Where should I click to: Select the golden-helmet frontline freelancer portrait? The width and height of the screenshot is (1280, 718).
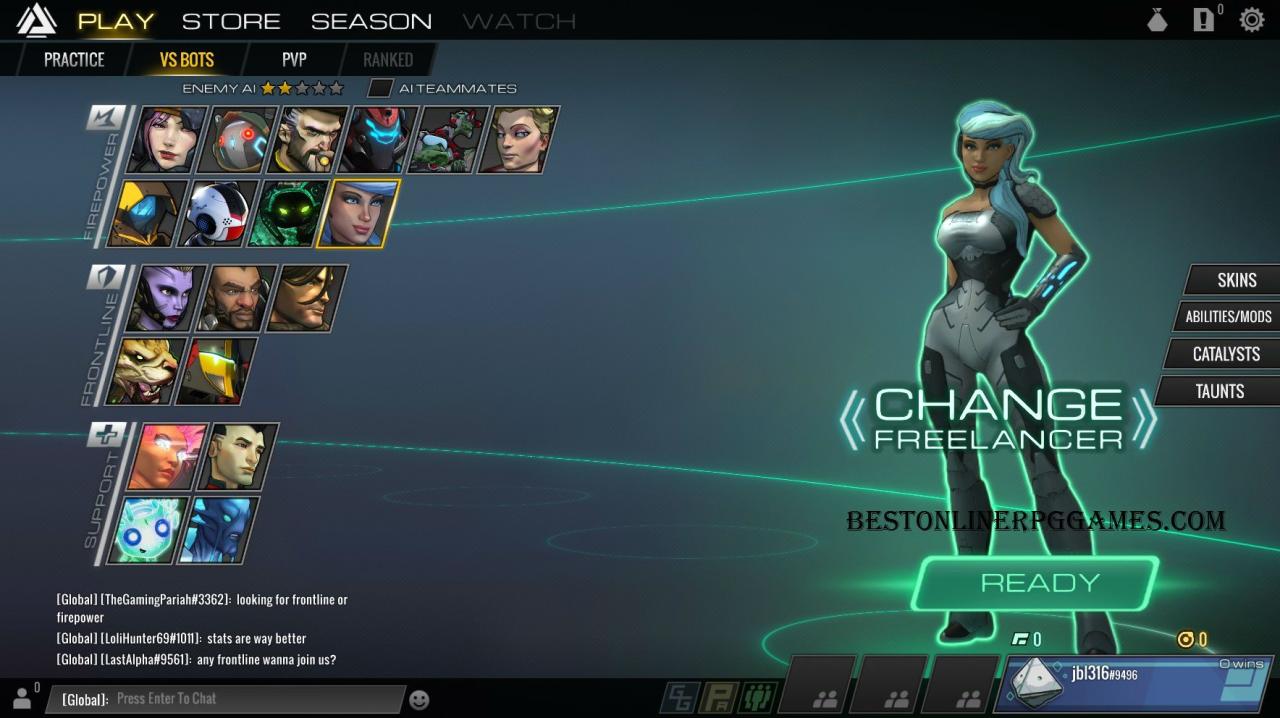point(216,371)
